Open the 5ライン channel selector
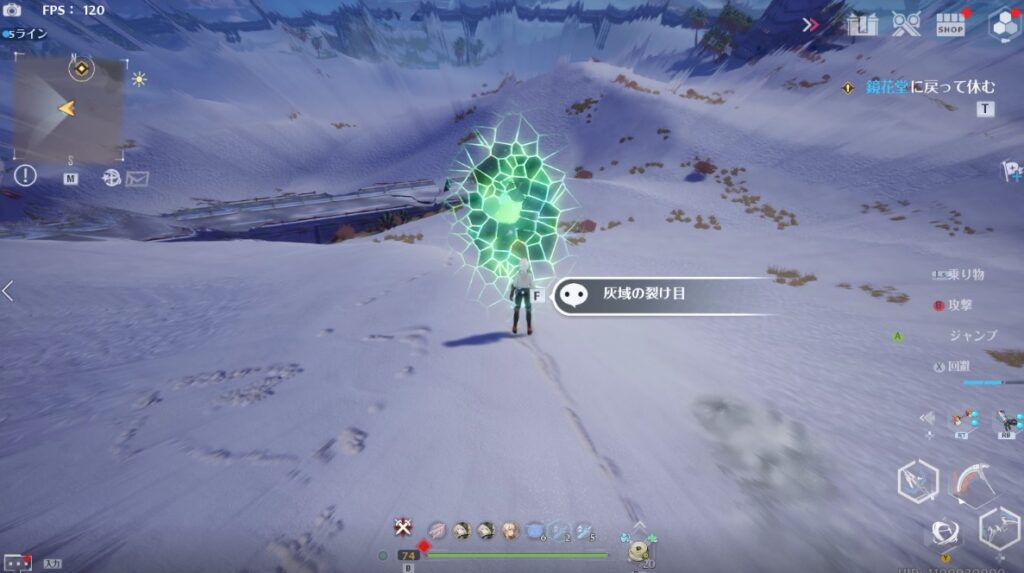Screen dimensions: 1024x573 click(x=26, y=33)
